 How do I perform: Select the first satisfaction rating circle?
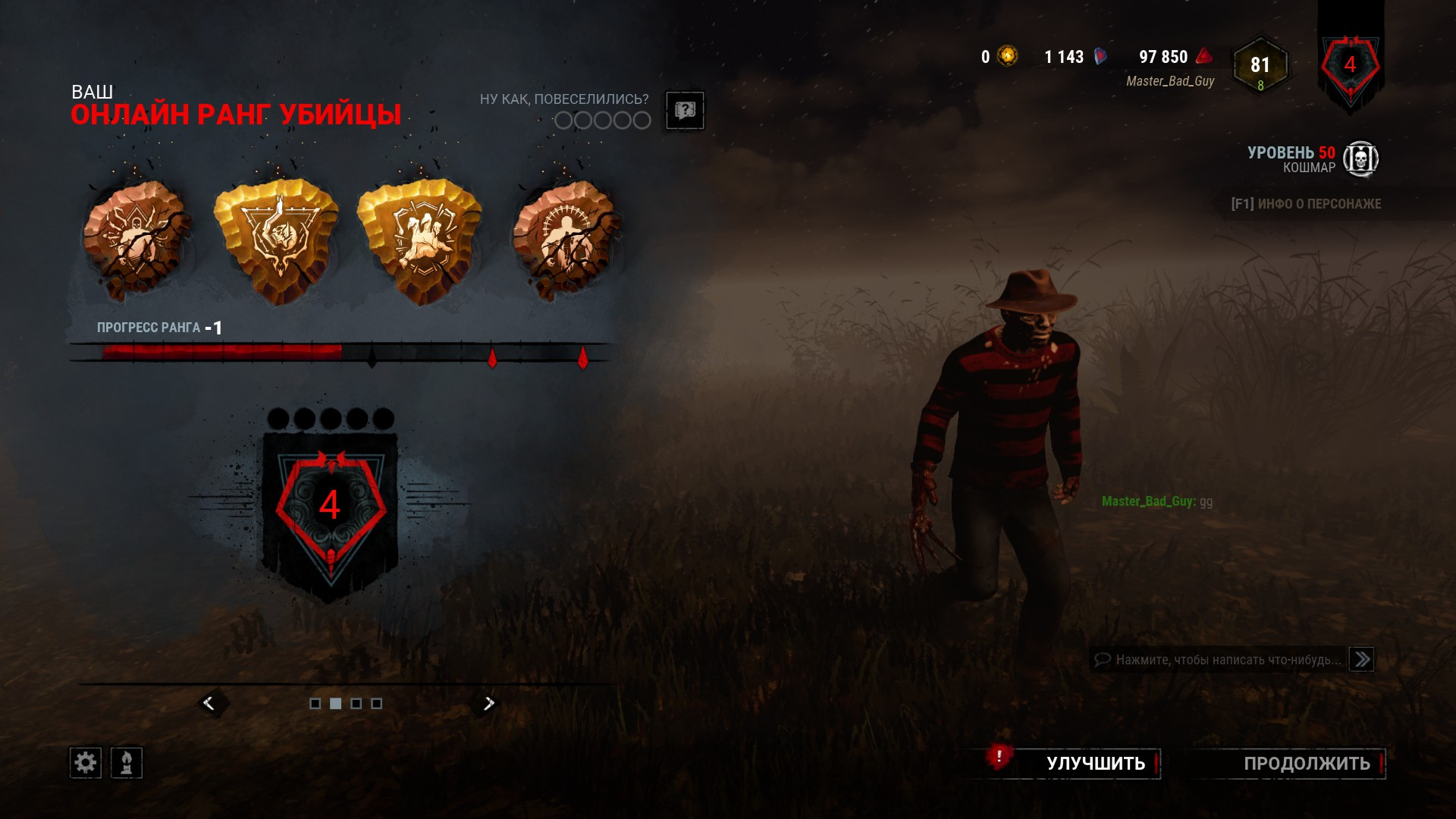click(x=564, y=119)
